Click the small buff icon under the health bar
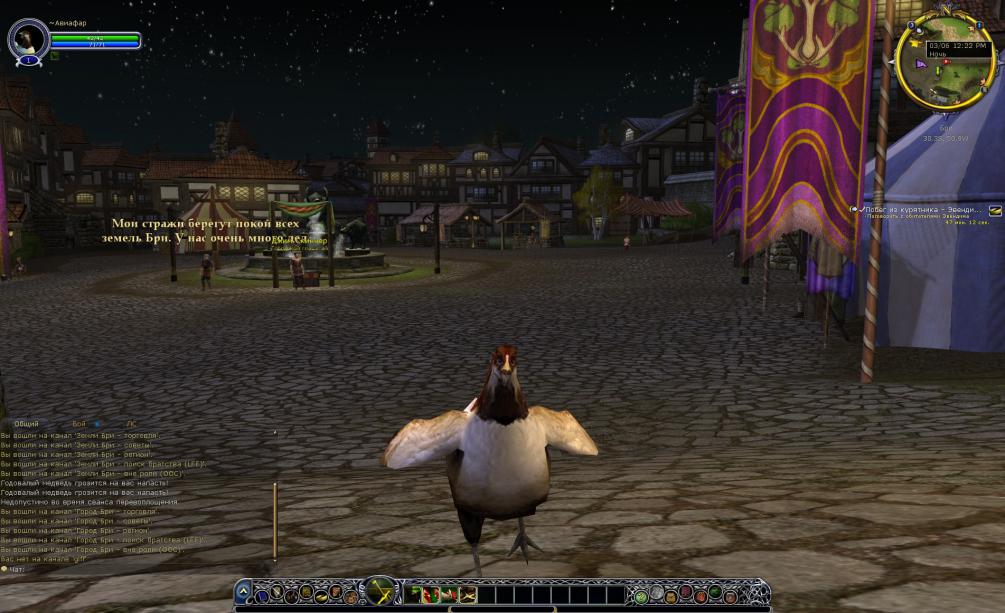The height and width of the screenshot is (613, 1005). 55,56
